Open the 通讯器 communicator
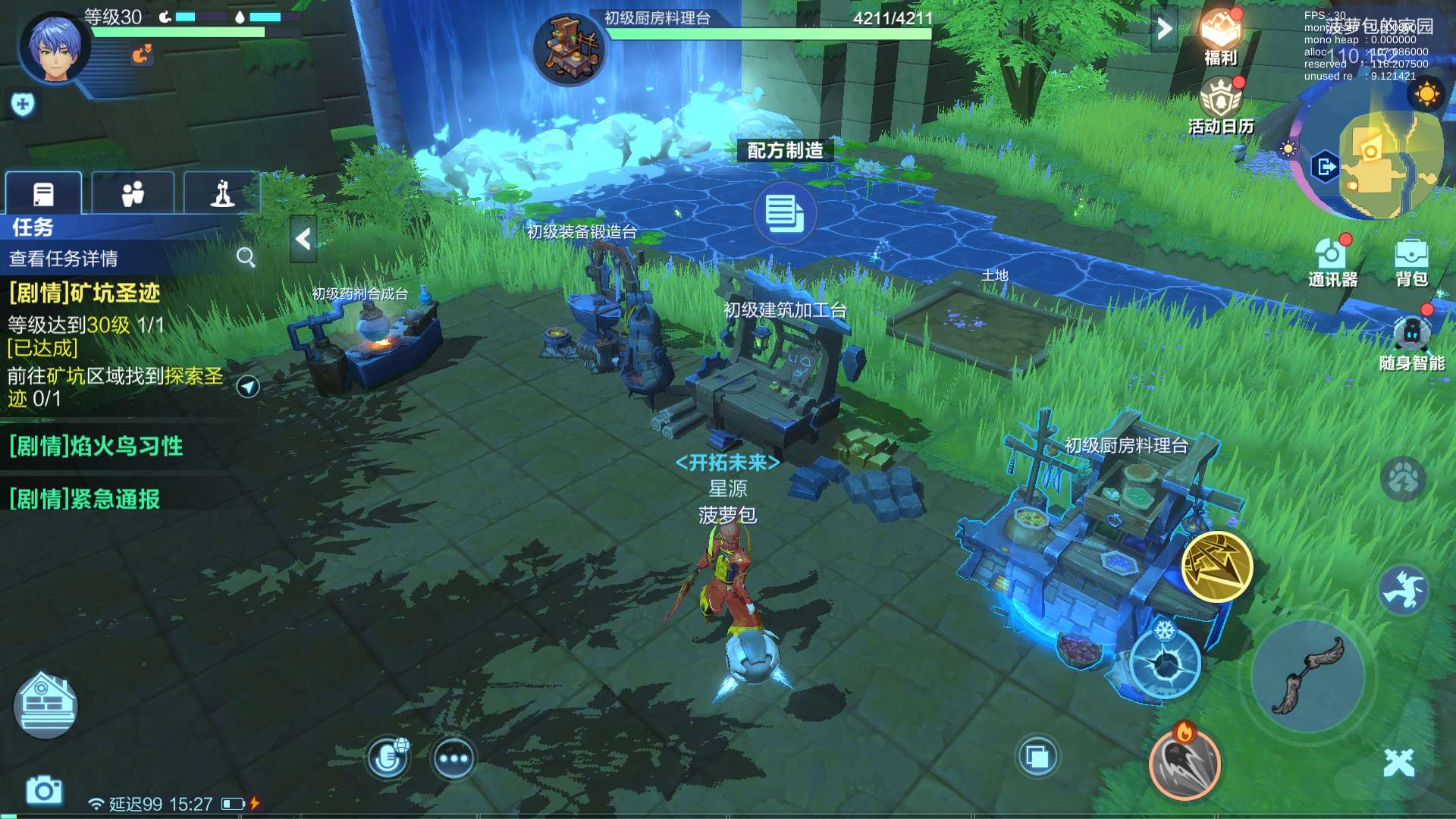Screen dimensions: 1456x819 coord(1332,262)
